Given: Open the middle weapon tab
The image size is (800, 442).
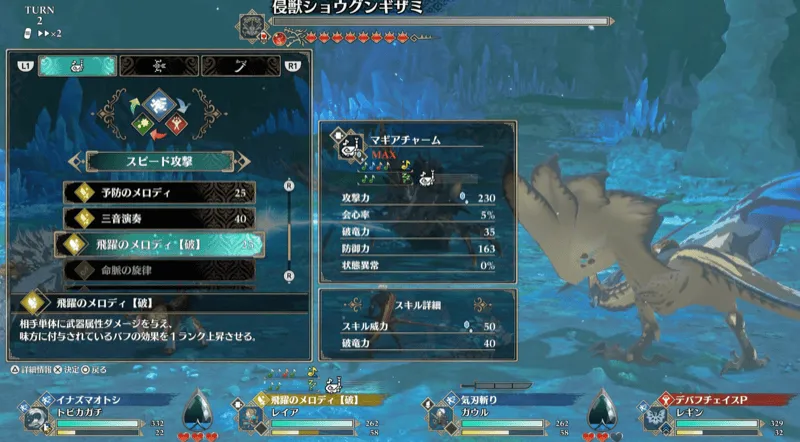Looking at the screenshot, I should pyautogui.click(x=160, y=66).
